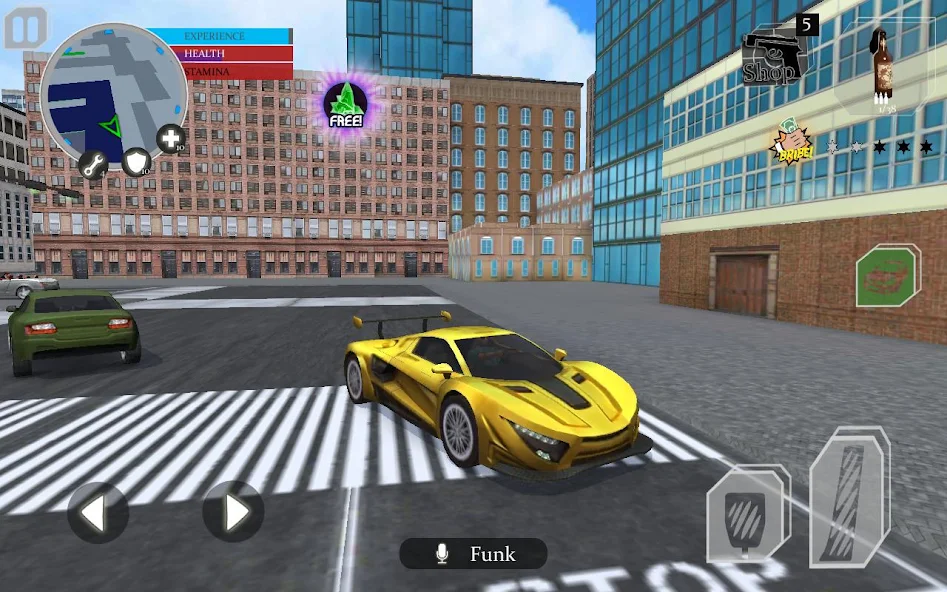
Task: Pause the game
Action: click(x=26, y=28)
